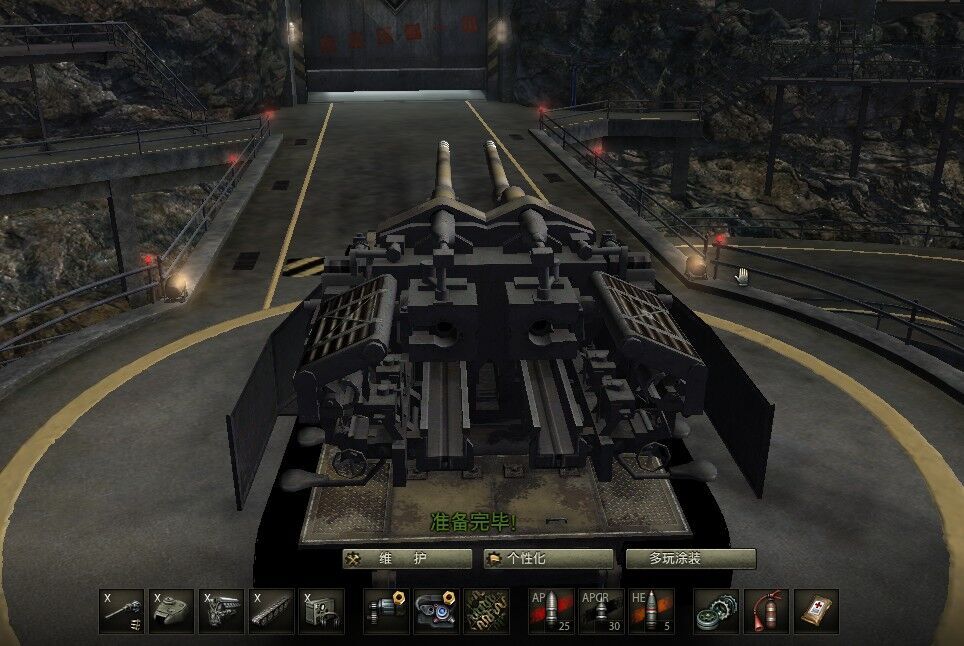Select the radio module slot

pos(322,611)
